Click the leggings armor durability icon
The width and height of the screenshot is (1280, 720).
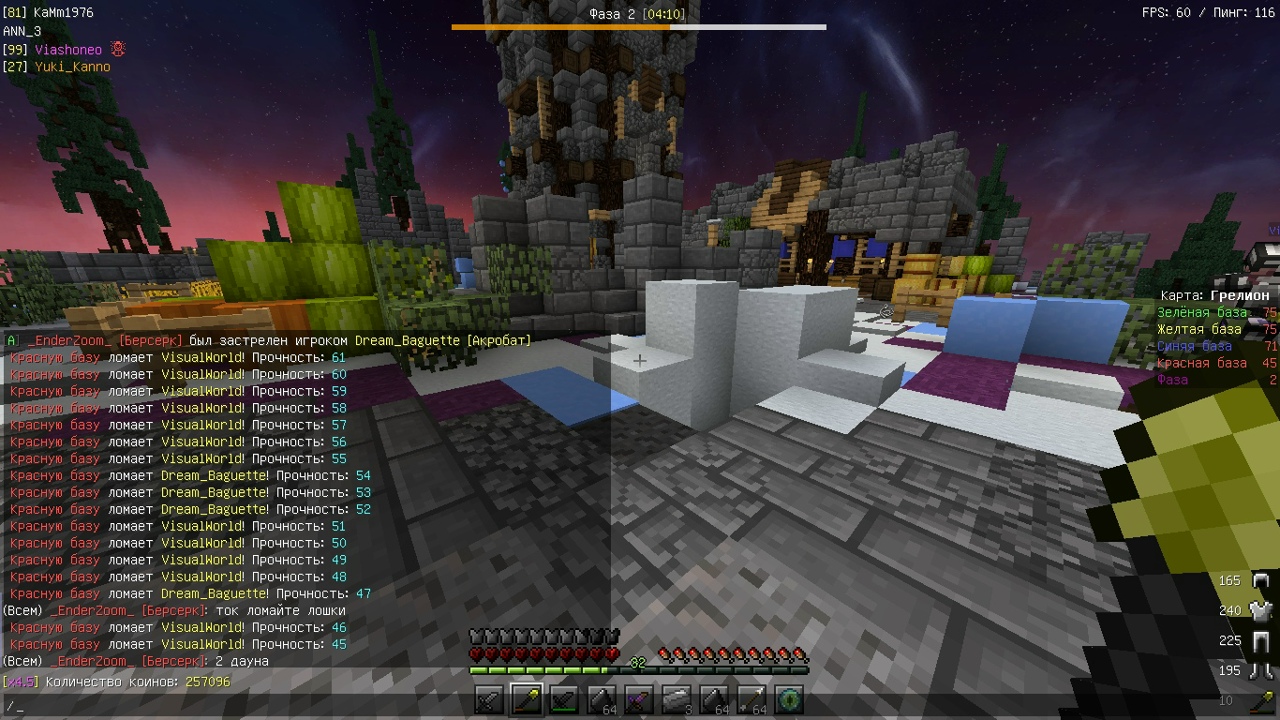click(1260, 641)
